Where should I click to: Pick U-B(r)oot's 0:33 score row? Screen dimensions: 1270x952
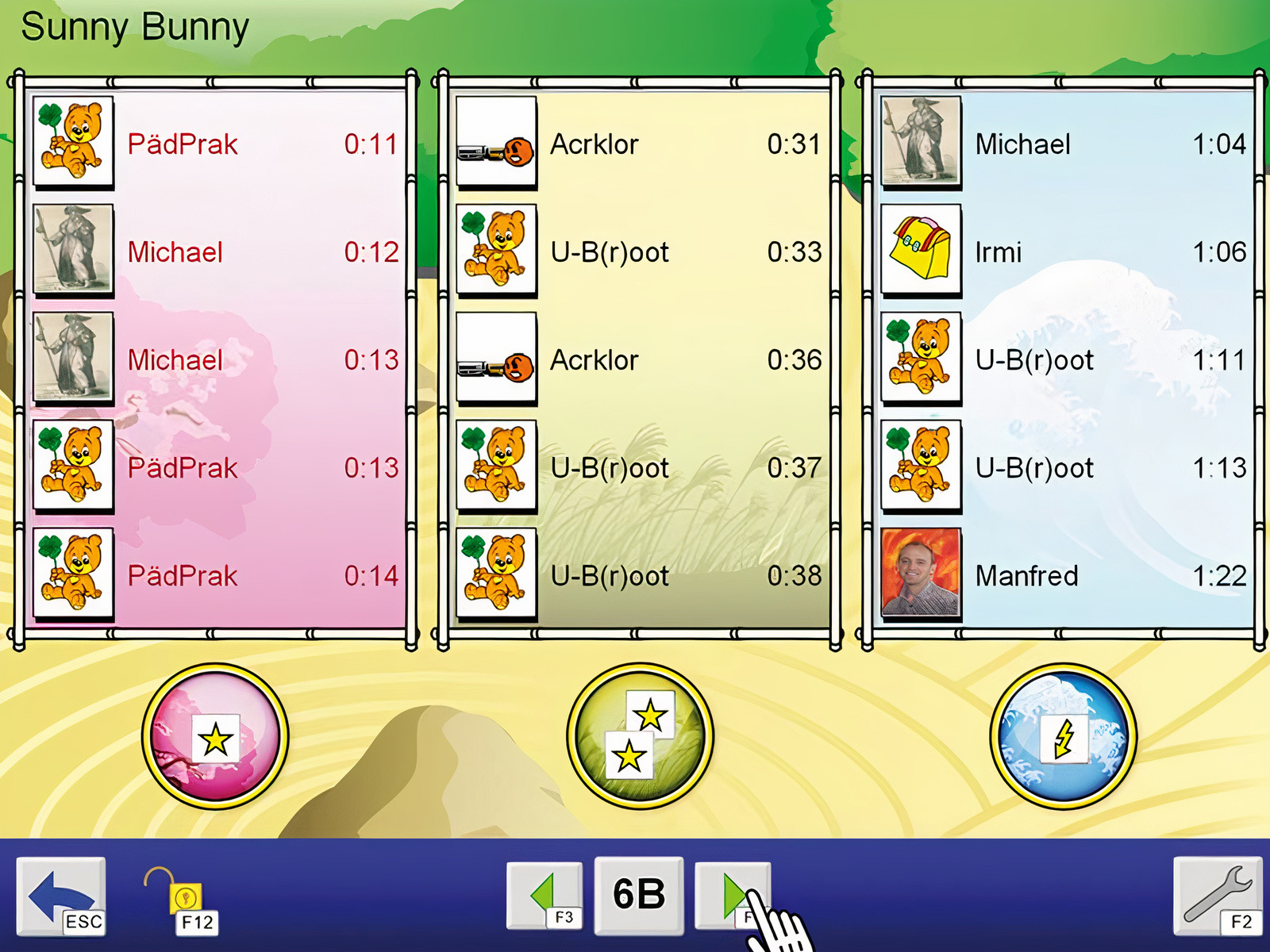(x=685, y=252)
